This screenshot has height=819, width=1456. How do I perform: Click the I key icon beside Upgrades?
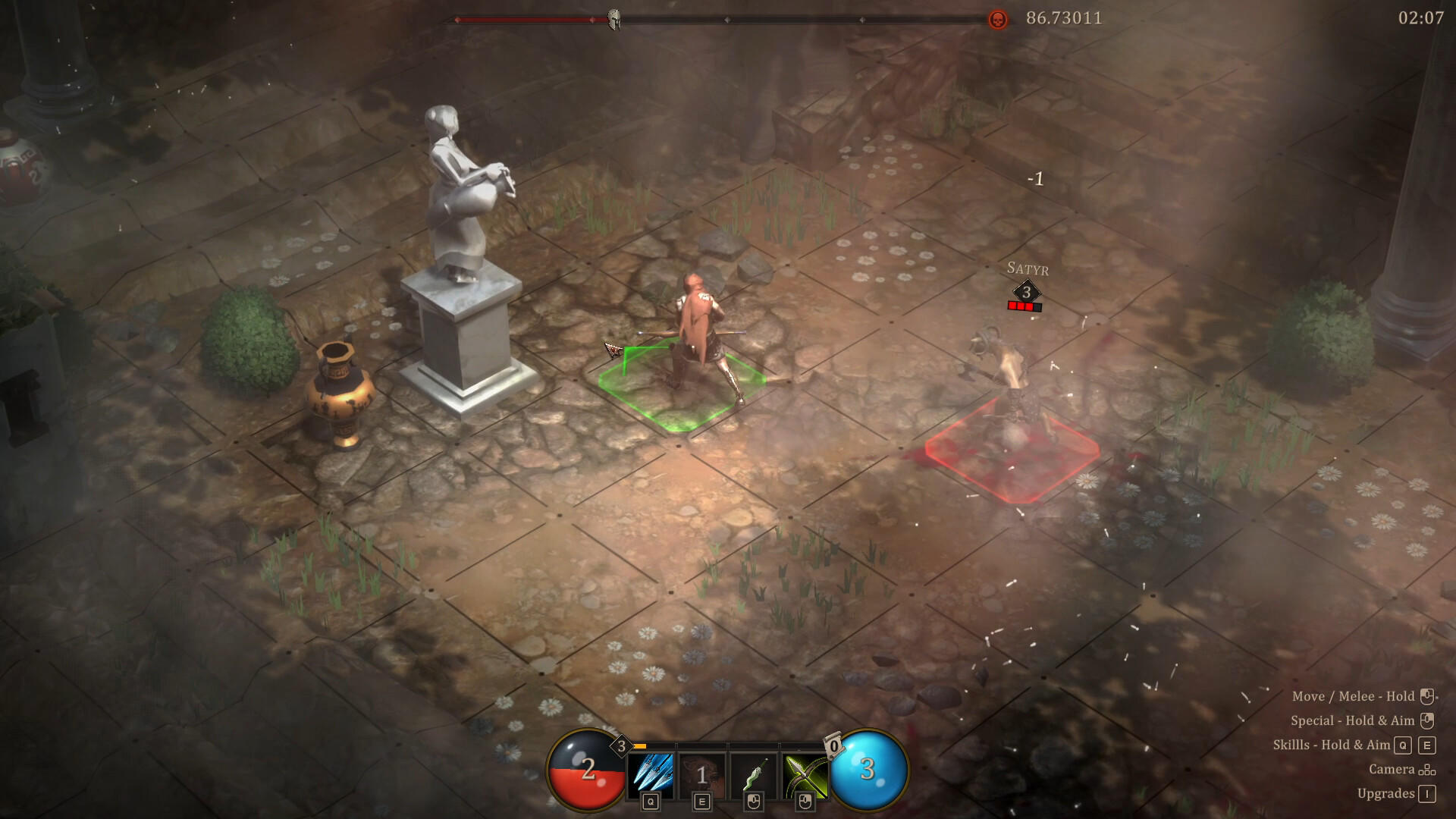tap(1426, 793)
